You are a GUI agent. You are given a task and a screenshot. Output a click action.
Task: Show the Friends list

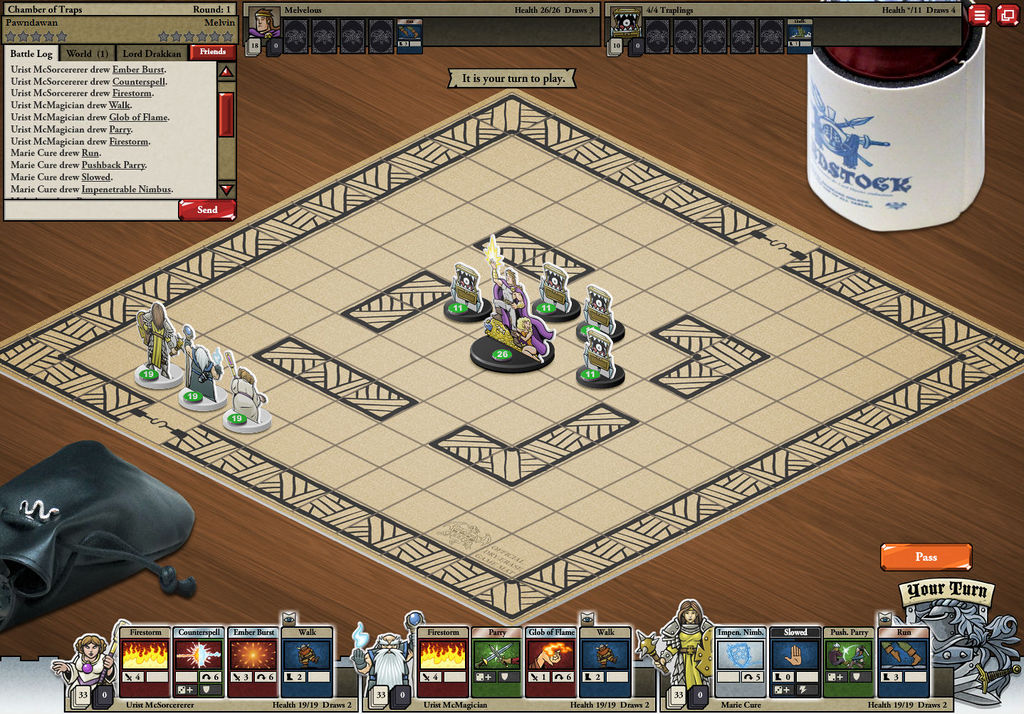coord(213,52)
